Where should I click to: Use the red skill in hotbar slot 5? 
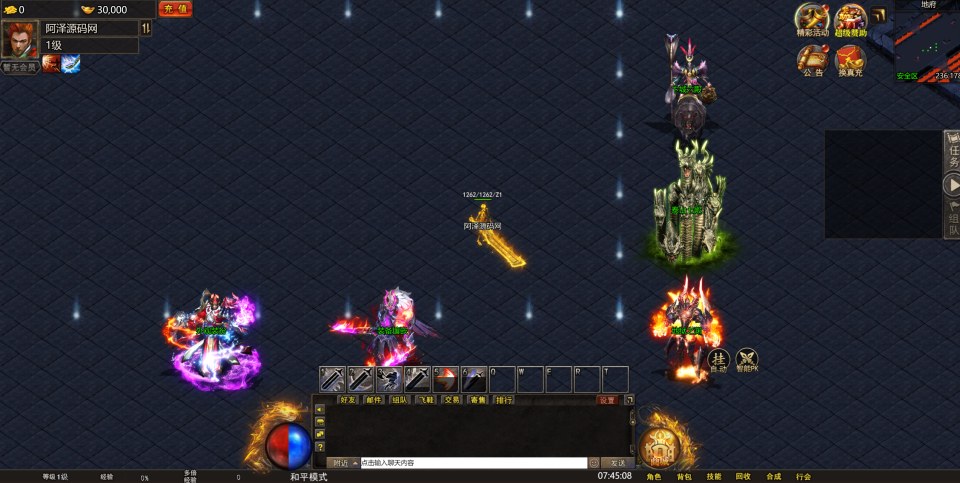pyautogui.click(x=445, y=379)
